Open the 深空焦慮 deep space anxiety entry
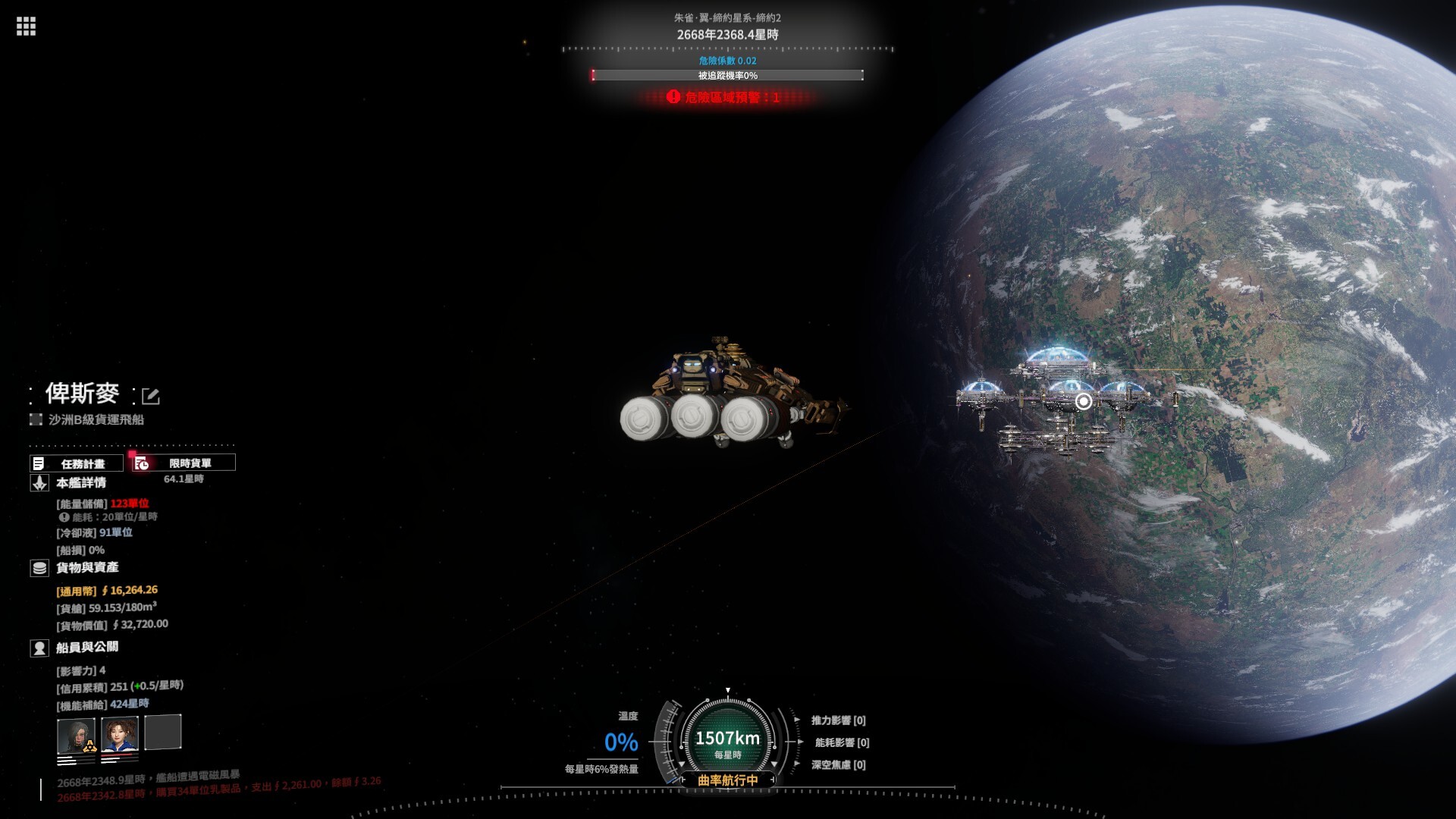The height and width of the screenshot is (819, 1456). point(838,764)
